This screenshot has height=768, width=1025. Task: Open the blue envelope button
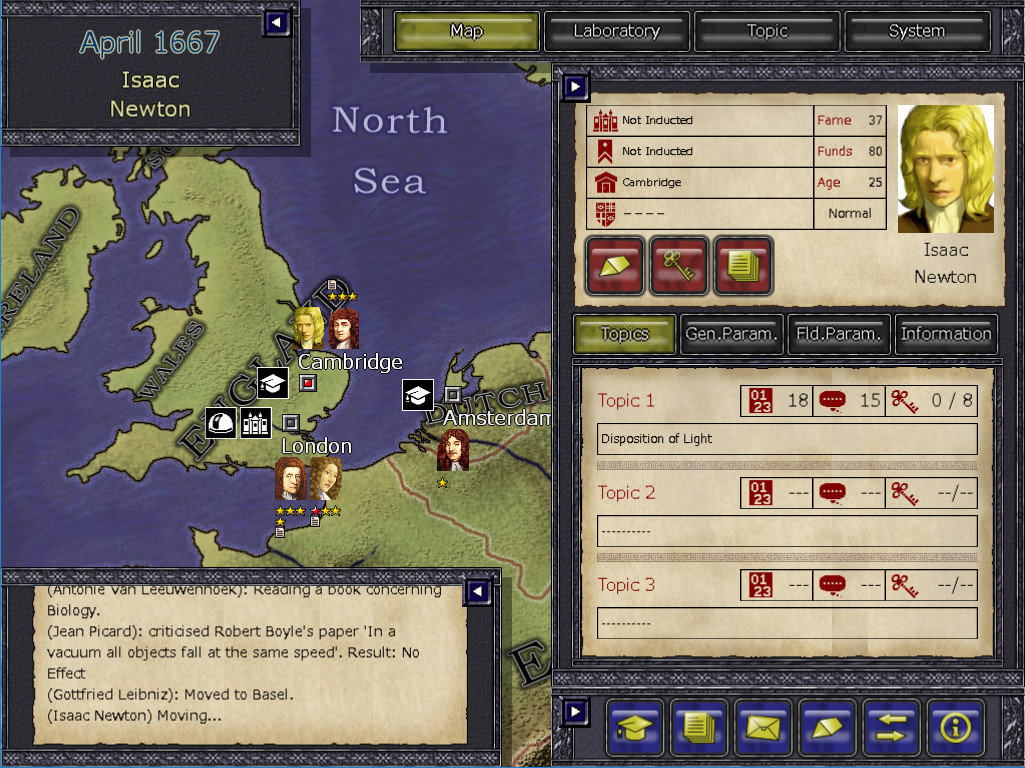pos(763,726)
